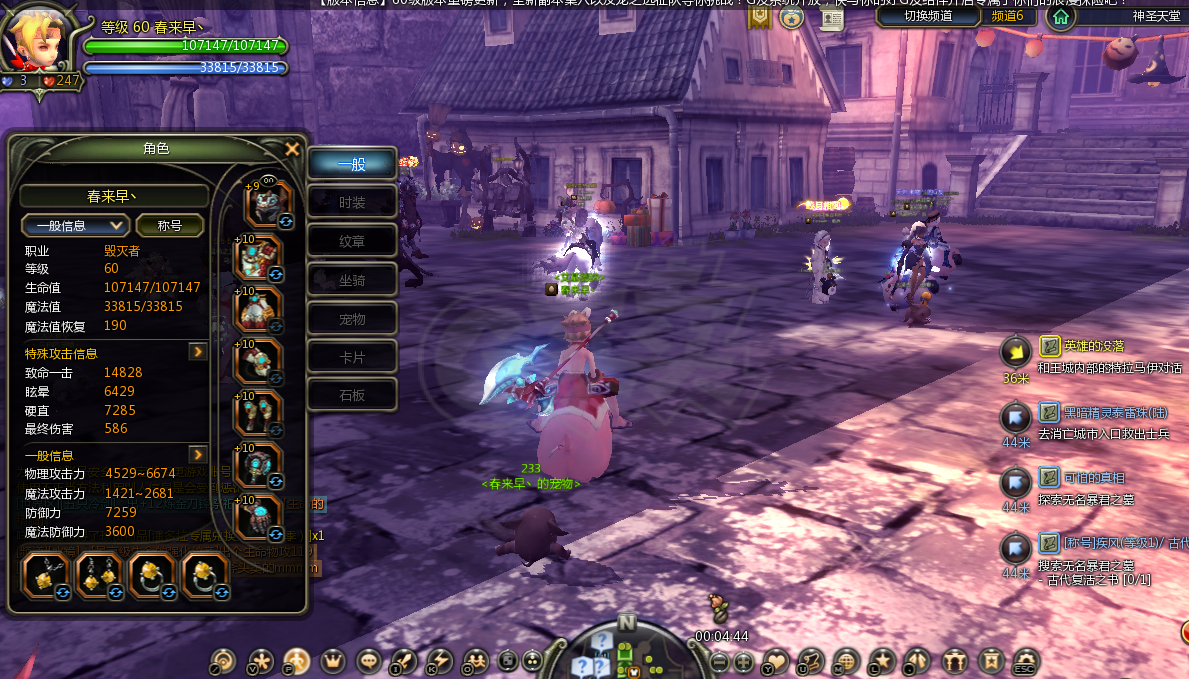Show the 宠物 pet tab

(x=352, y=319)
